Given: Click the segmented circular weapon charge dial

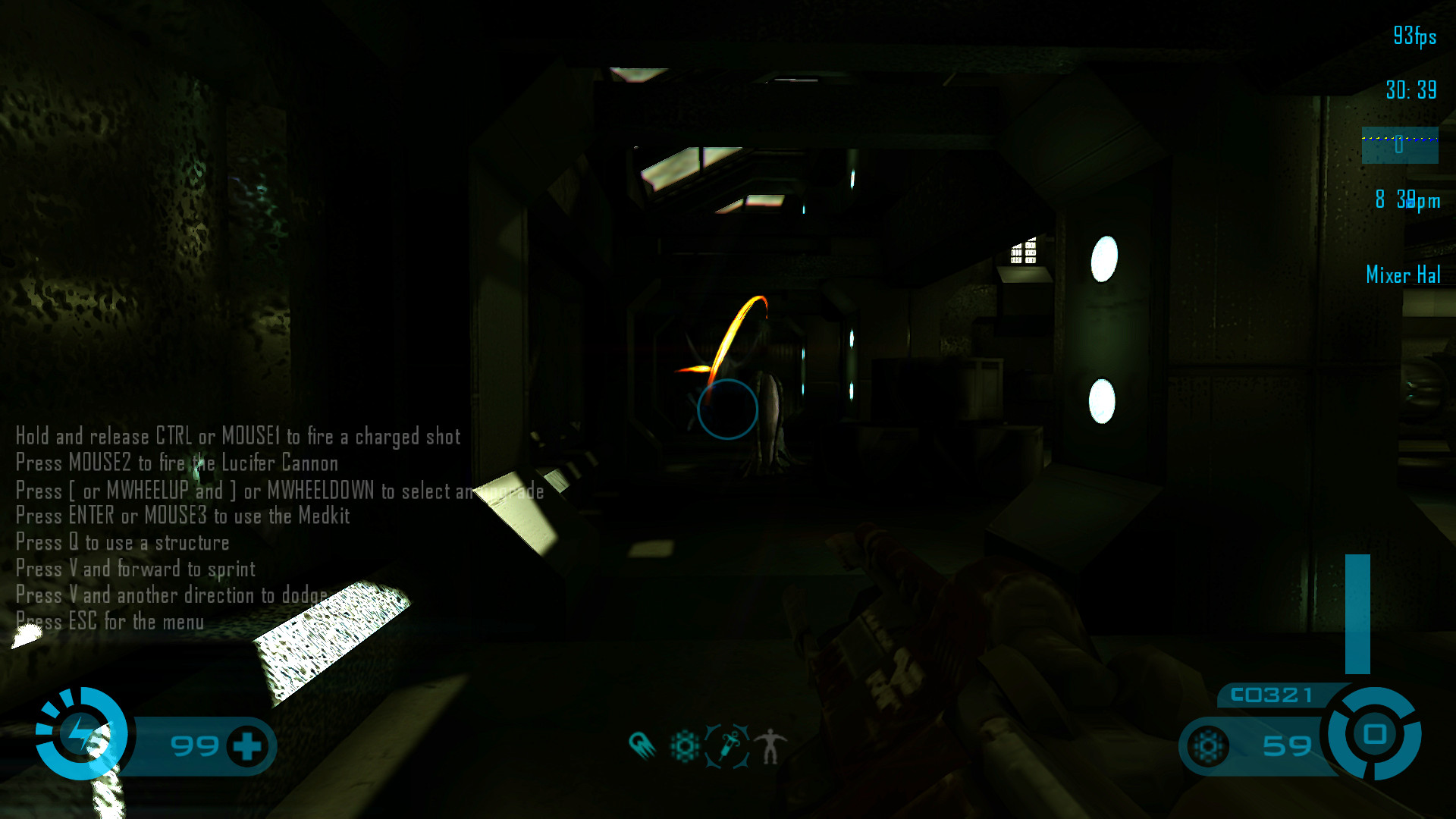Looking at the screenshot, I should point(1374,733).
